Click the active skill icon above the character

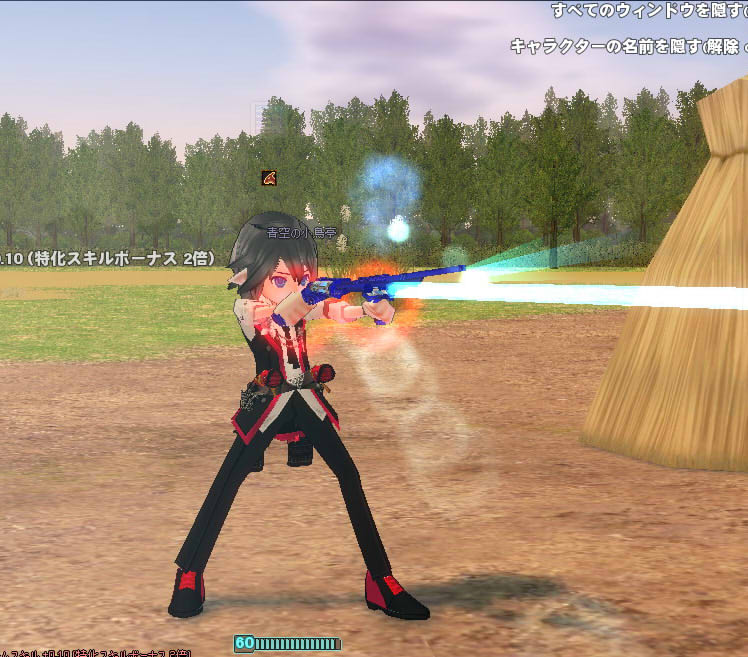269,178
